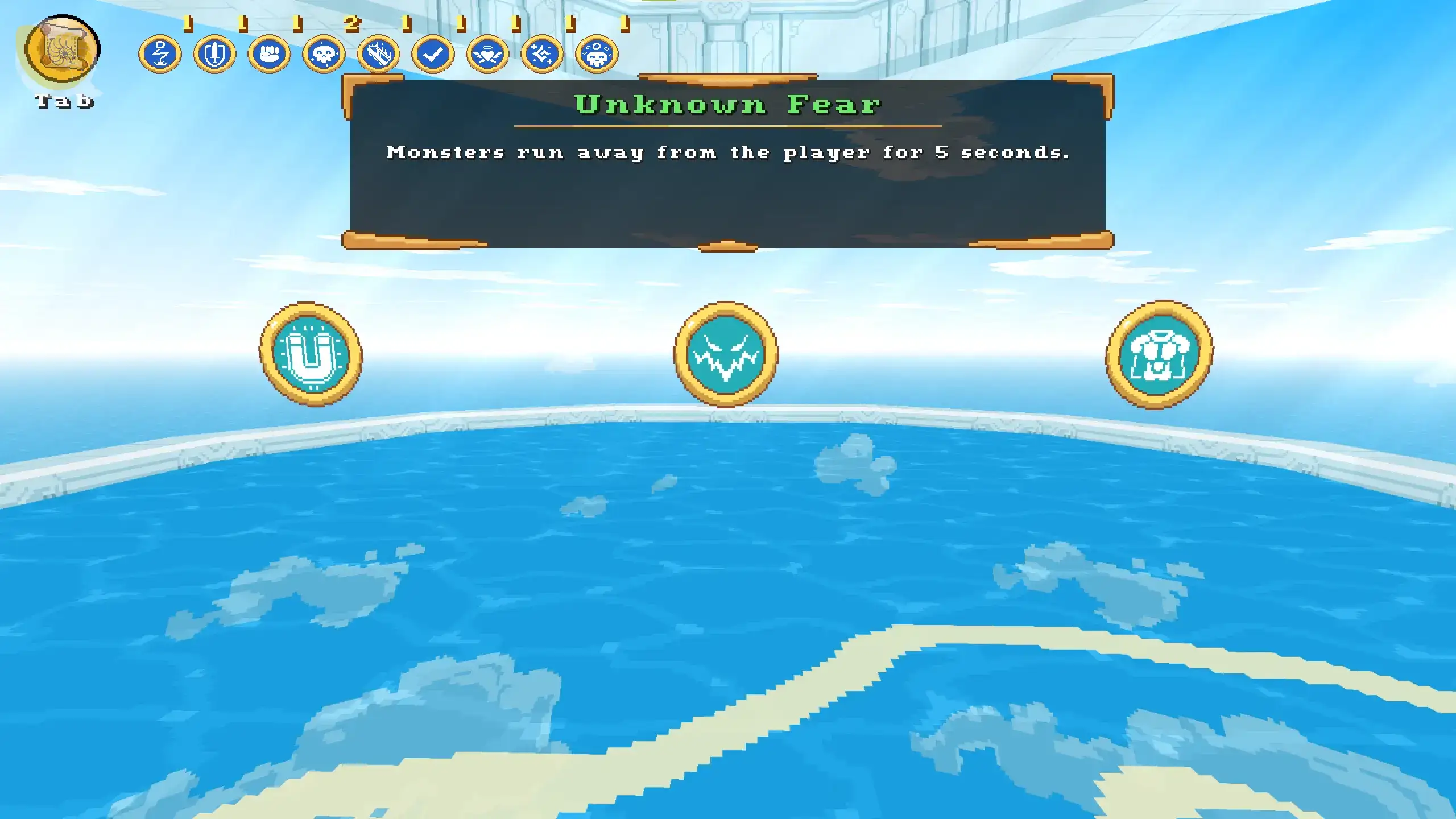This screenshot has width=1456, height=819.
Task: Choose the magnet upgrade medallion
Action: [311, 354]
